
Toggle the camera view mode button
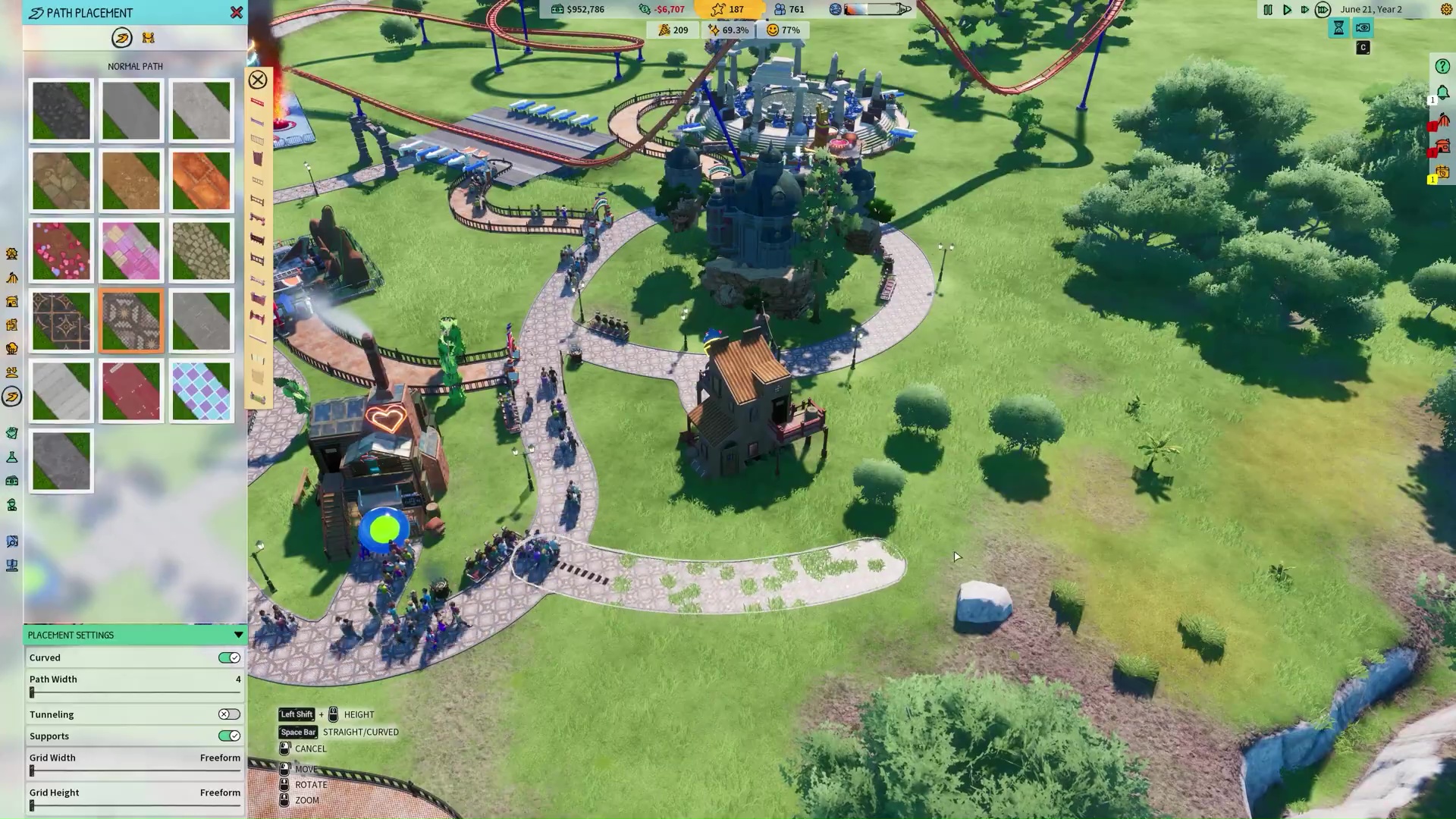tap(1363, 28)
